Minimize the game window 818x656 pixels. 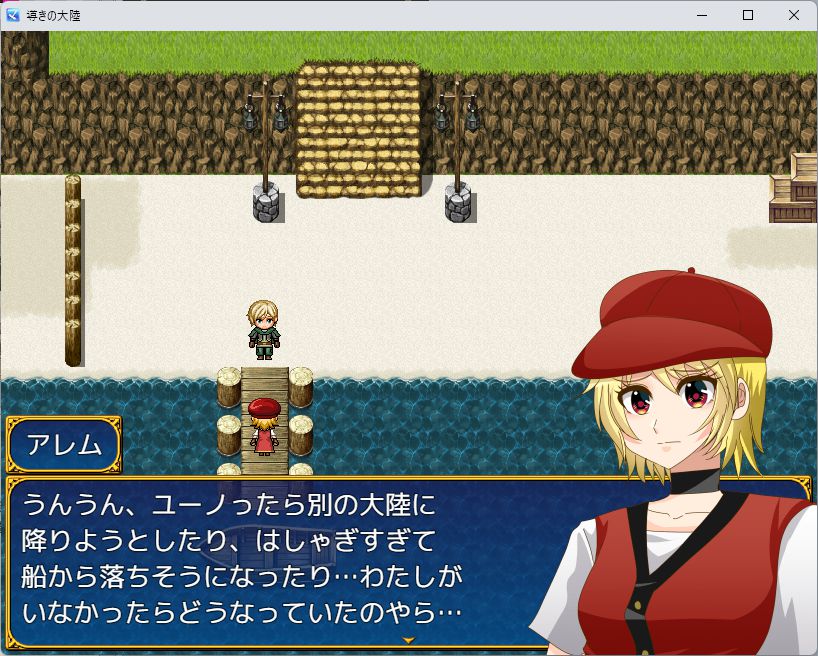pyautogui.click(x=701, y=15)
